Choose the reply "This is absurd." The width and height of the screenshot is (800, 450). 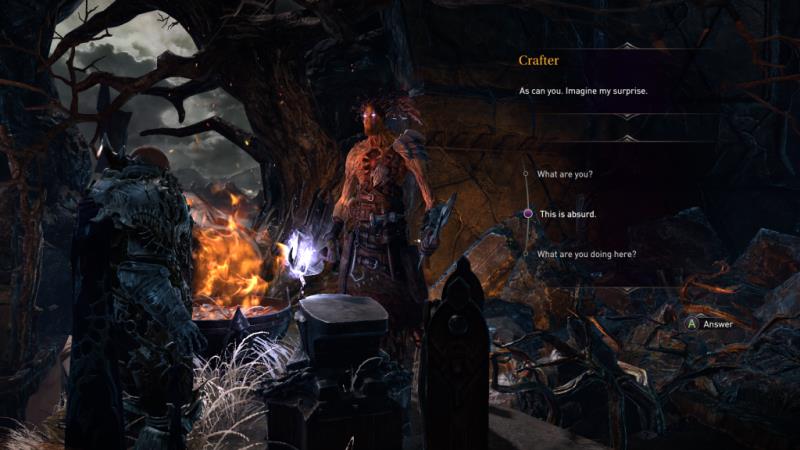[569, 214]
